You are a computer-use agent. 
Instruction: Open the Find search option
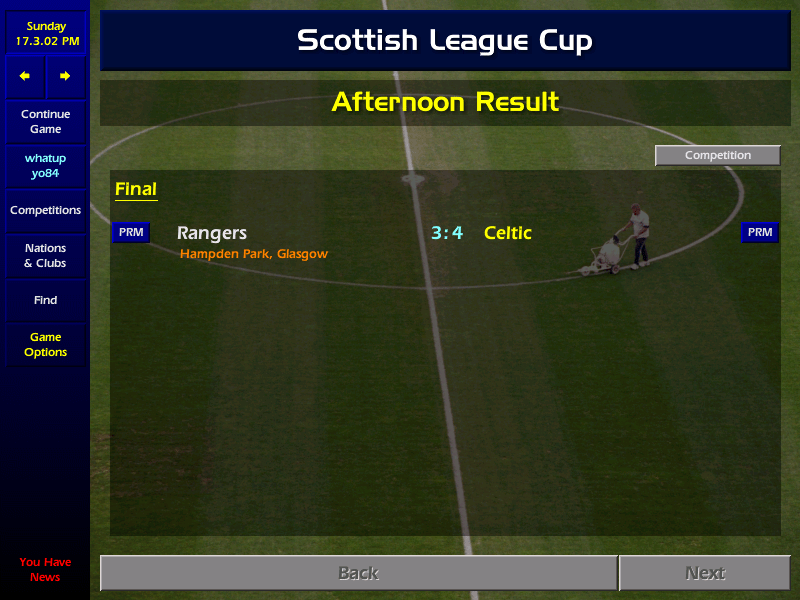coord(45,300)
